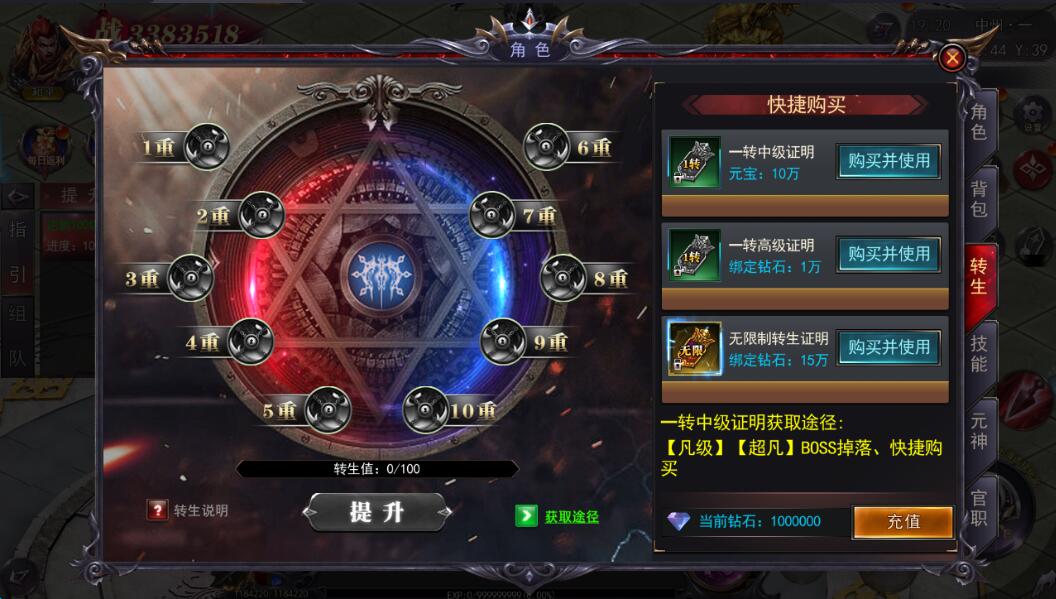Open the 技能 skills tab
Viewport: 1056px width, 599px height.
click(x=978, y=352)
